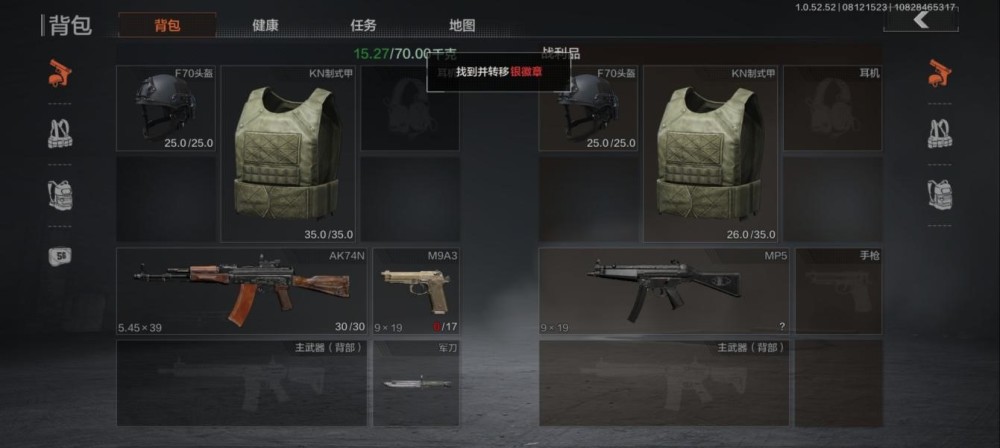
Task: Pick the MP5 submachine gun from loot
Action: pyautogui.click(x=665, y=291)
